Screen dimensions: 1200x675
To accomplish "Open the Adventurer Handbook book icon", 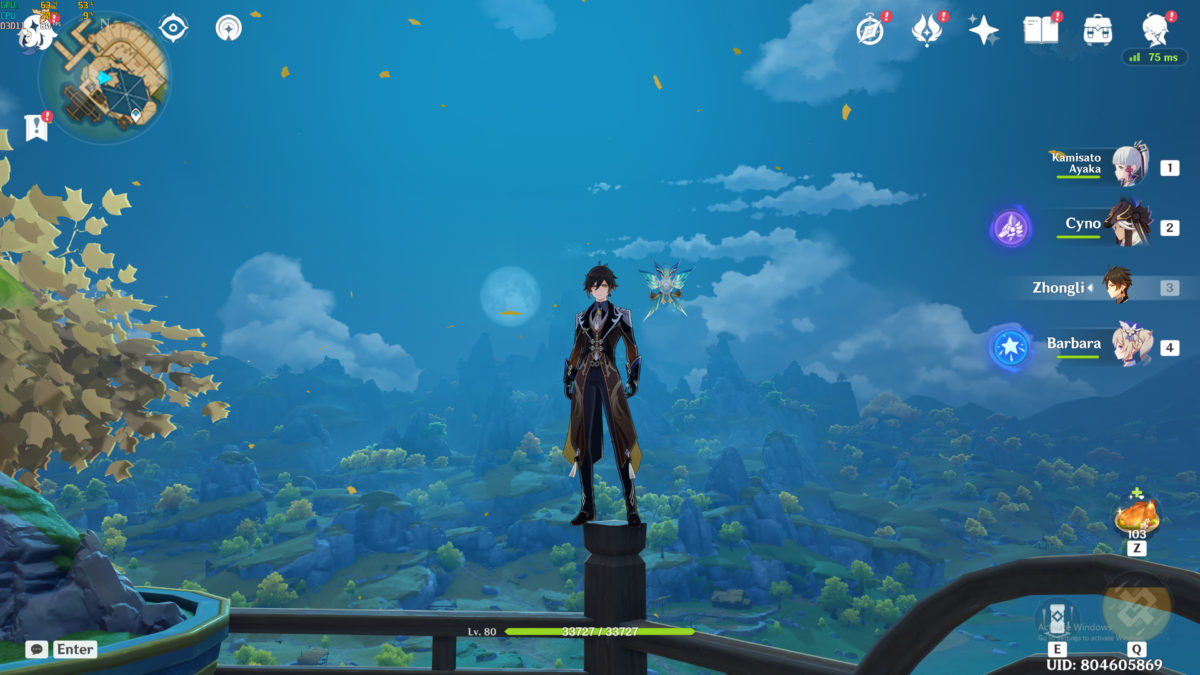I will point(1040,30).
